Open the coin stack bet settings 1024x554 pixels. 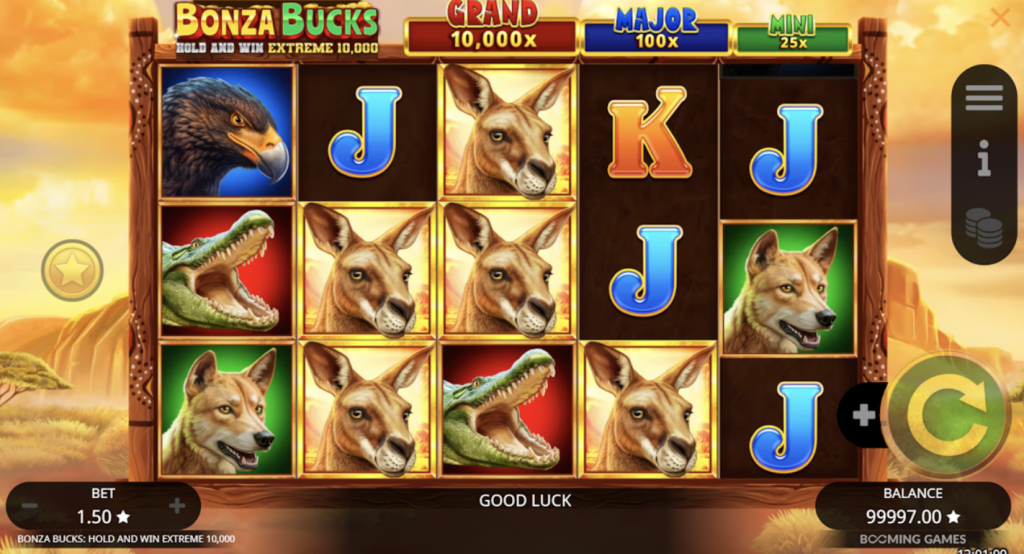pos(984,228)
